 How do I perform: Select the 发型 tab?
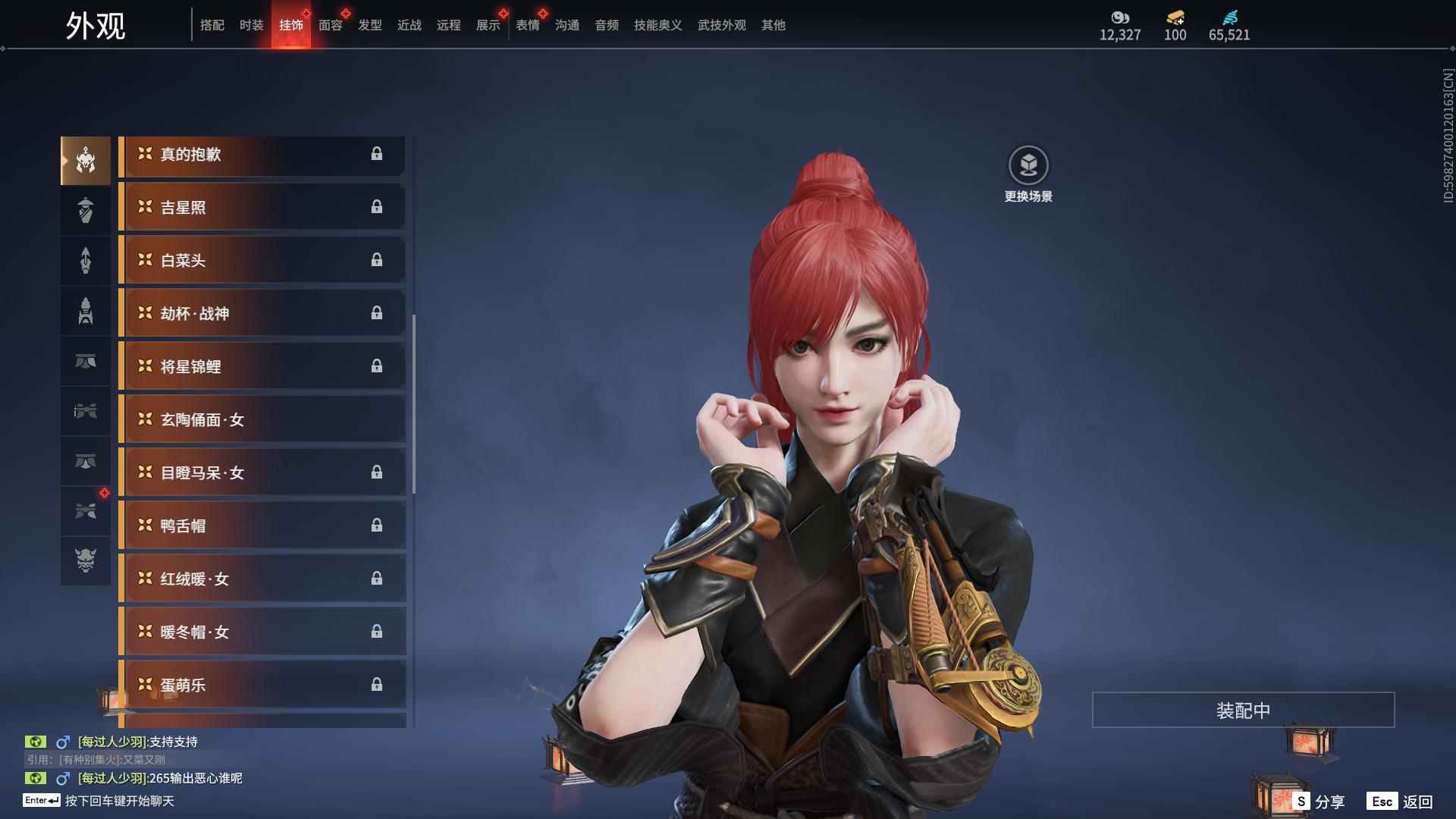click(x=369, y=25)
